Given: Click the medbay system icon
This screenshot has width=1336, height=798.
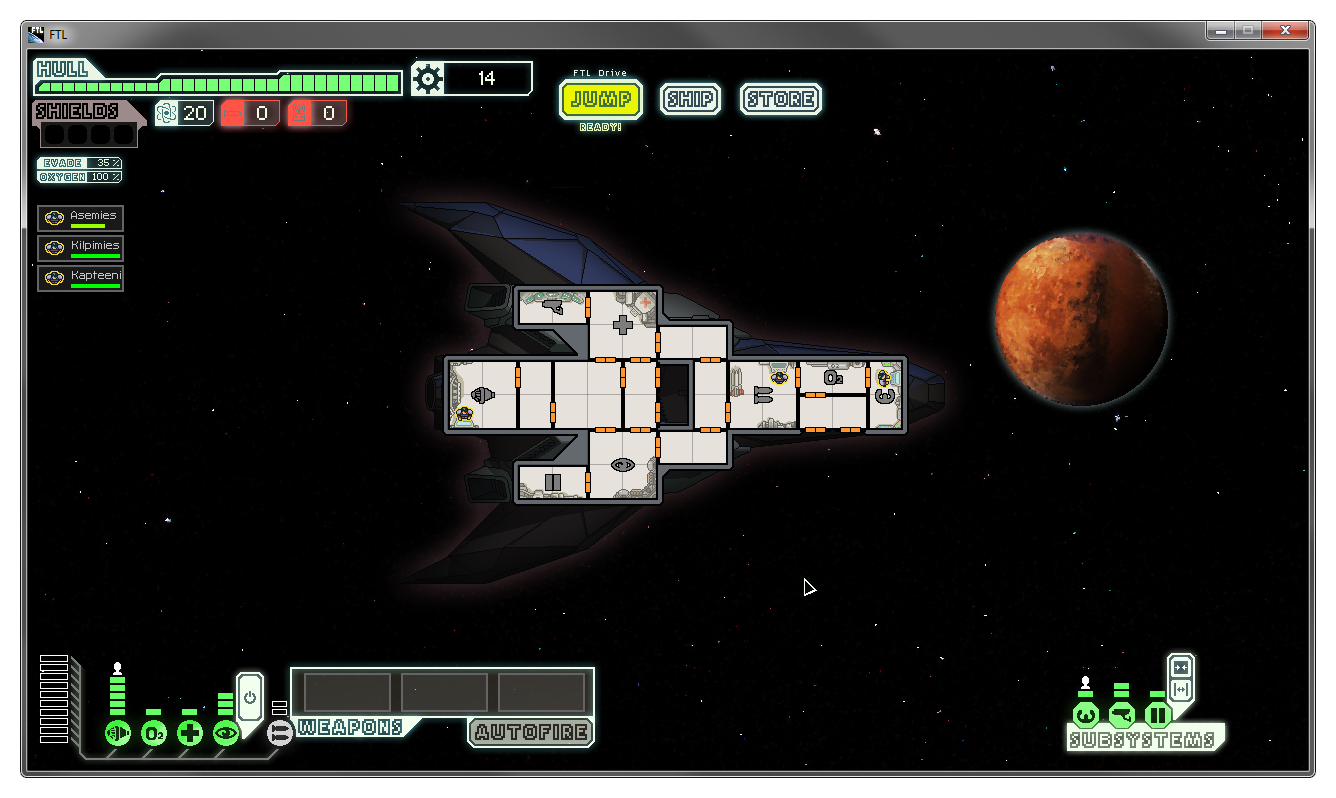Looking at the screenshot, I should coord(190,733).
